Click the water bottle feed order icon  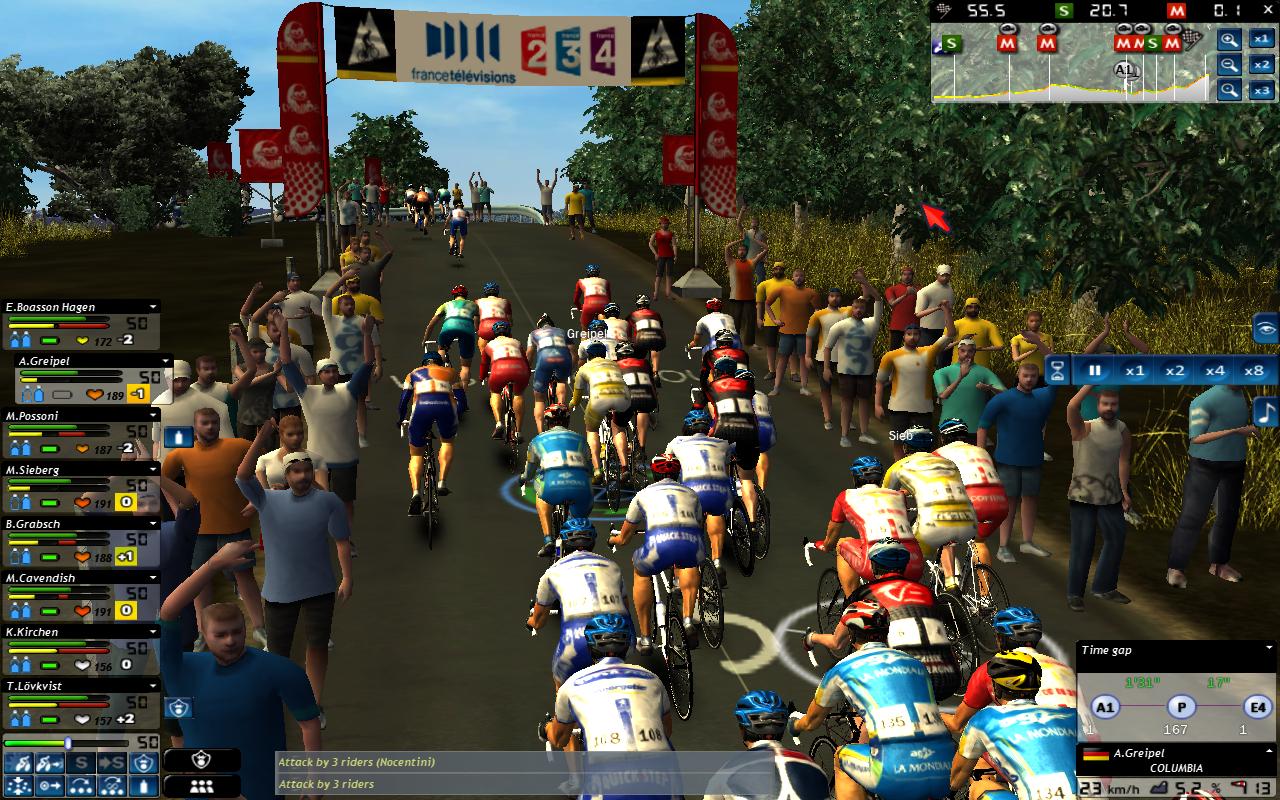[179, 436]
